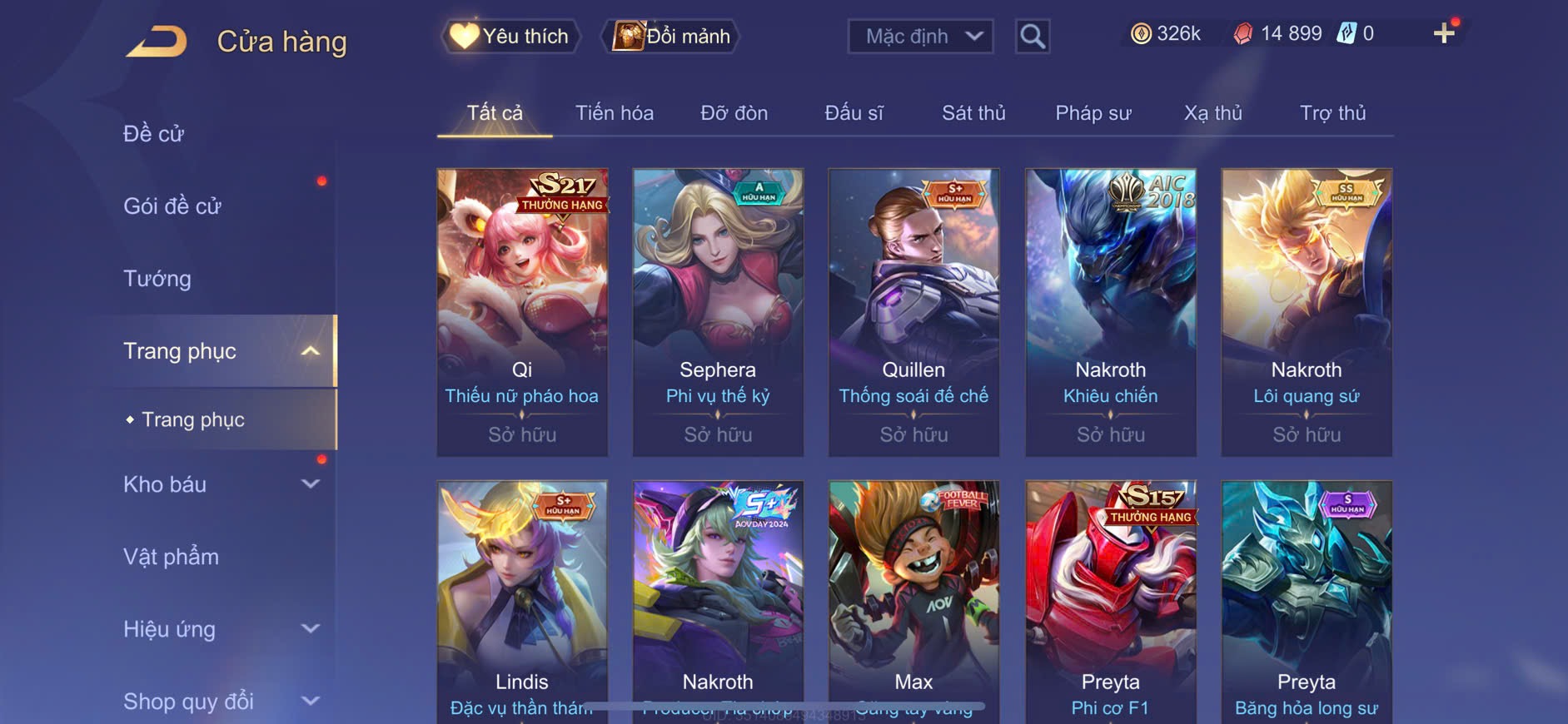
Task: Open the Đề cử menu entry
Action: click(x=154, y=134)
